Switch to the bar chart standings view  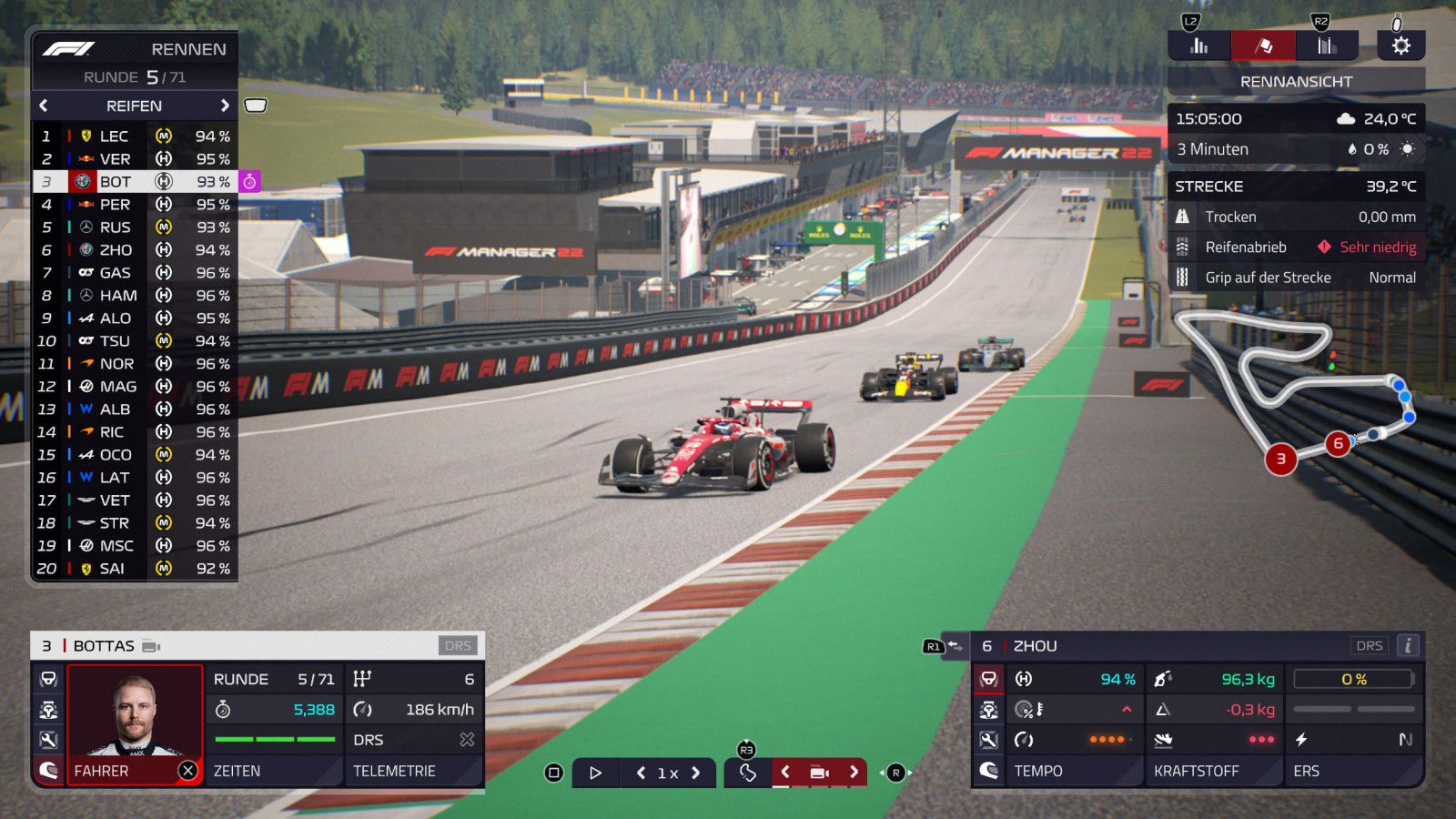pyautogui.click(x=1199, y=45)
